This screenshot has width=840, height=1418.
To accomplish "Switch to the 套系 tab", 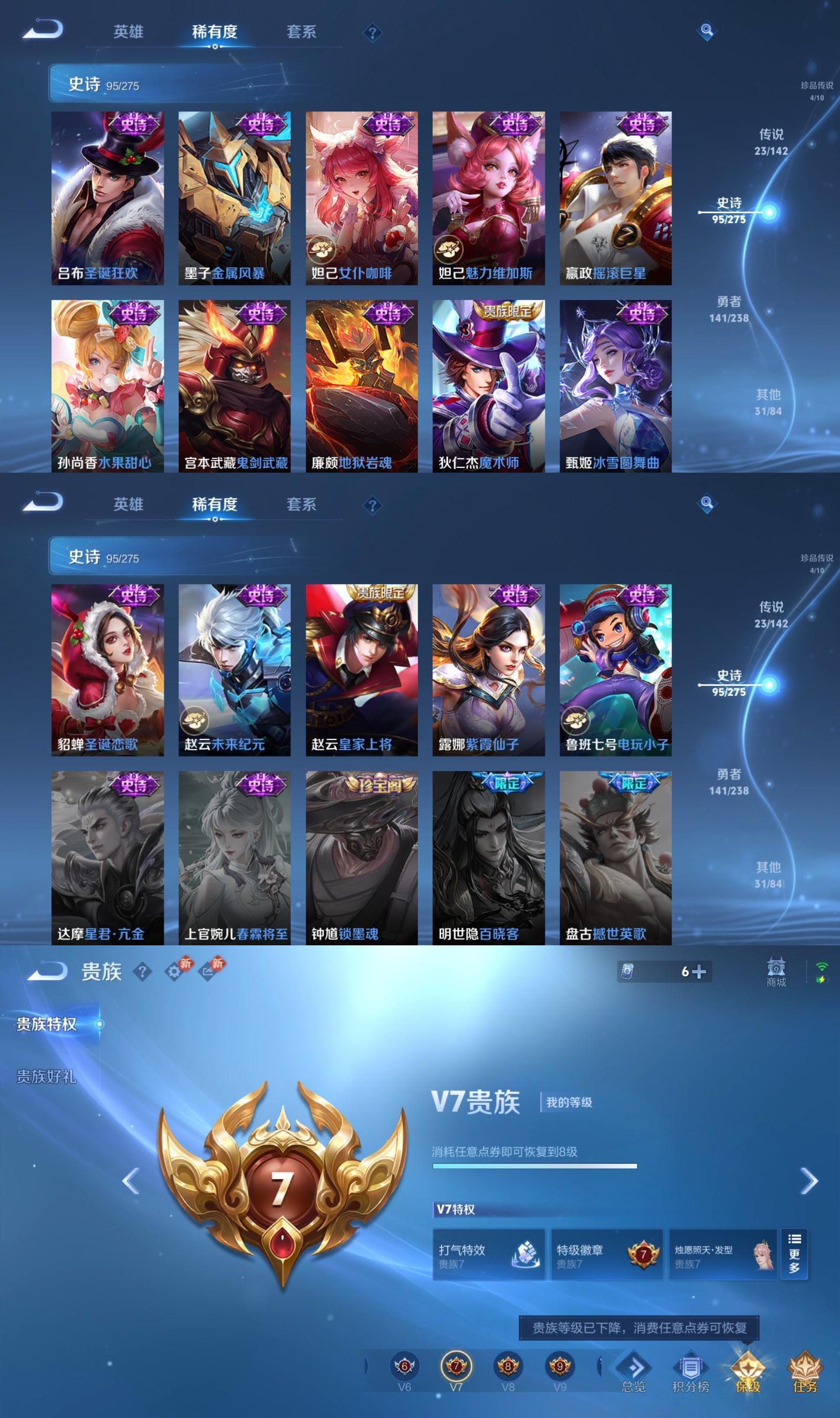I will tap(302, 32).
